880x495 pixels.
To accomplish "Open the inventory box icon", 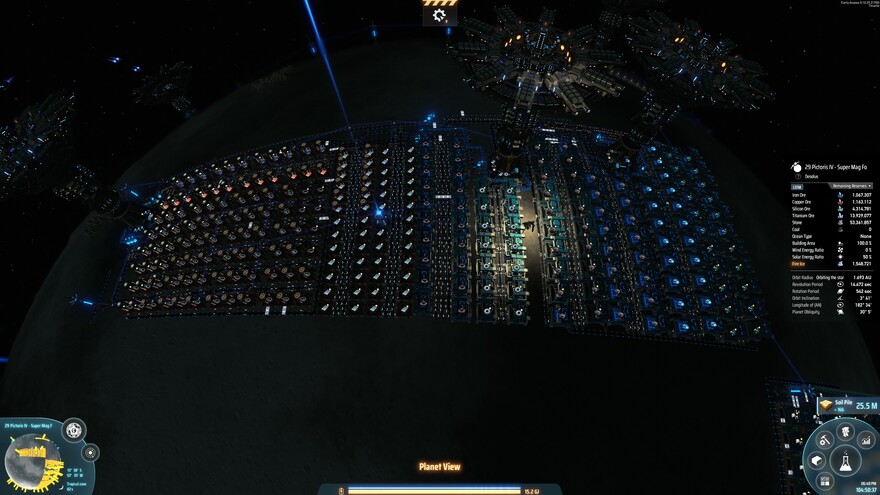I will pyautogui.click(x=817, y=460).
